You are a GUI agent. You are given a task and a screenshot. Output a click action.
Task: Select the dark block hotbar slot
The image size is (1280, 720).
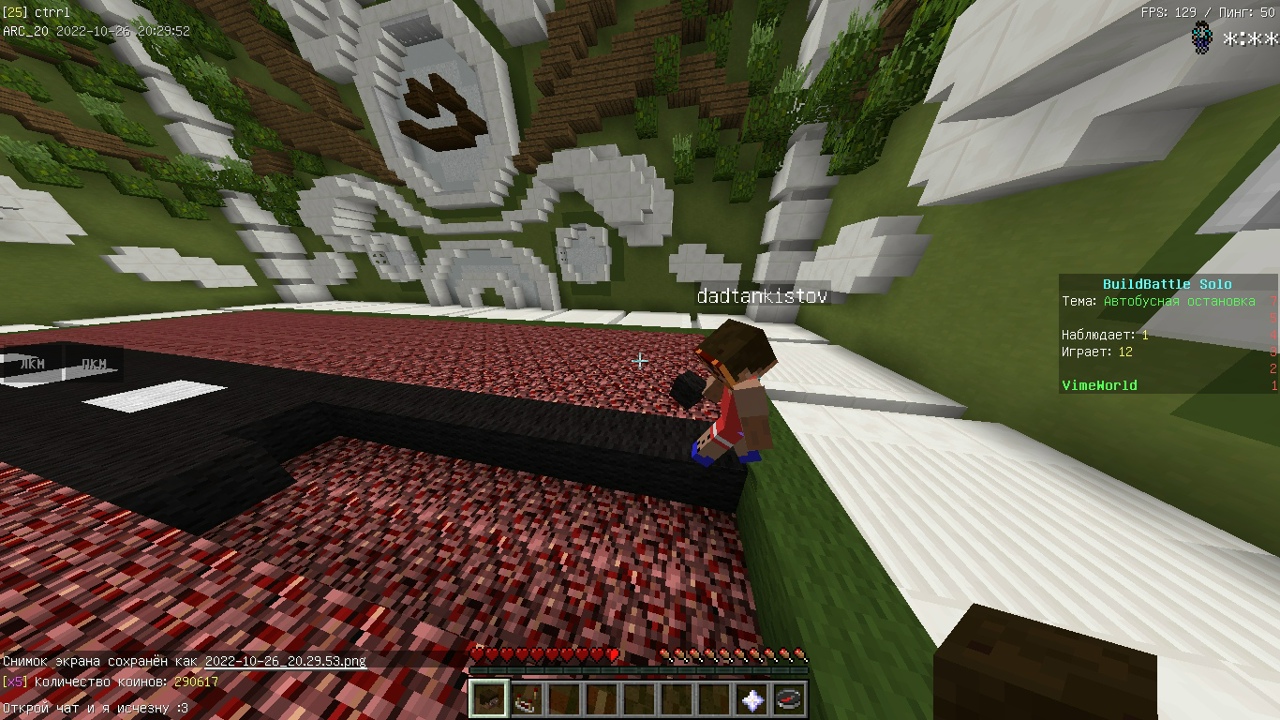coord(490,699)
